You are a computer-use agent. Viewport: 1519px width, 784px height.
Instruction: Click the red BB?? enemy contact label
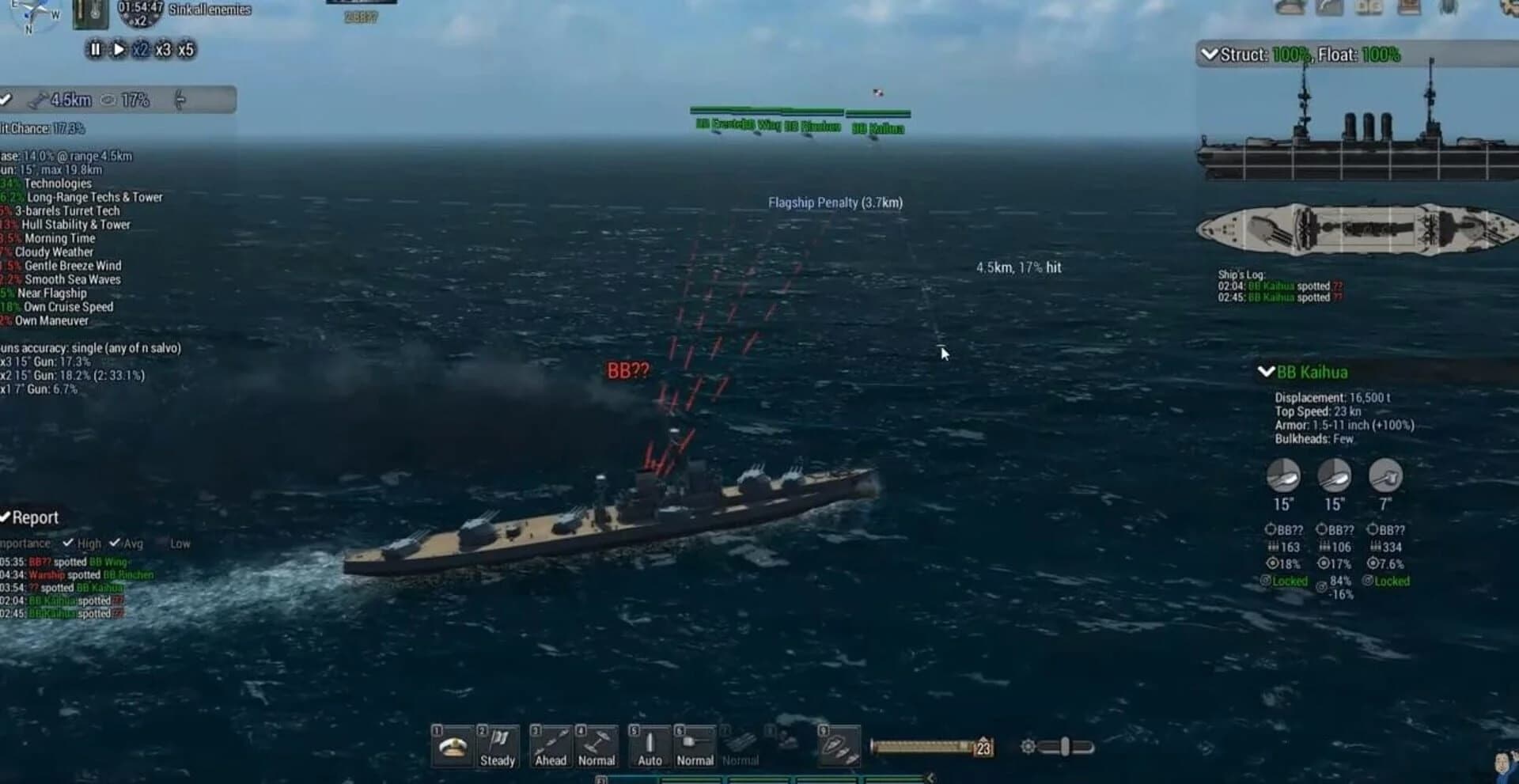627,369
